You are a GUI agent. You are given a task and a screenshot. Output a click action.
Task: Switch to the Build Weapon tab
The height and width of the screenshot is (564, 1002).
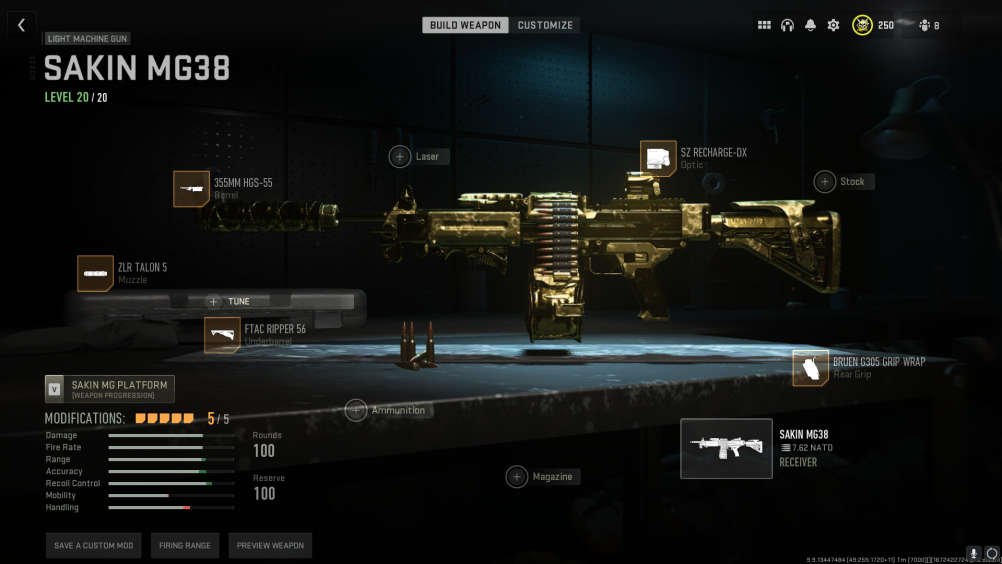click(465, 25)
